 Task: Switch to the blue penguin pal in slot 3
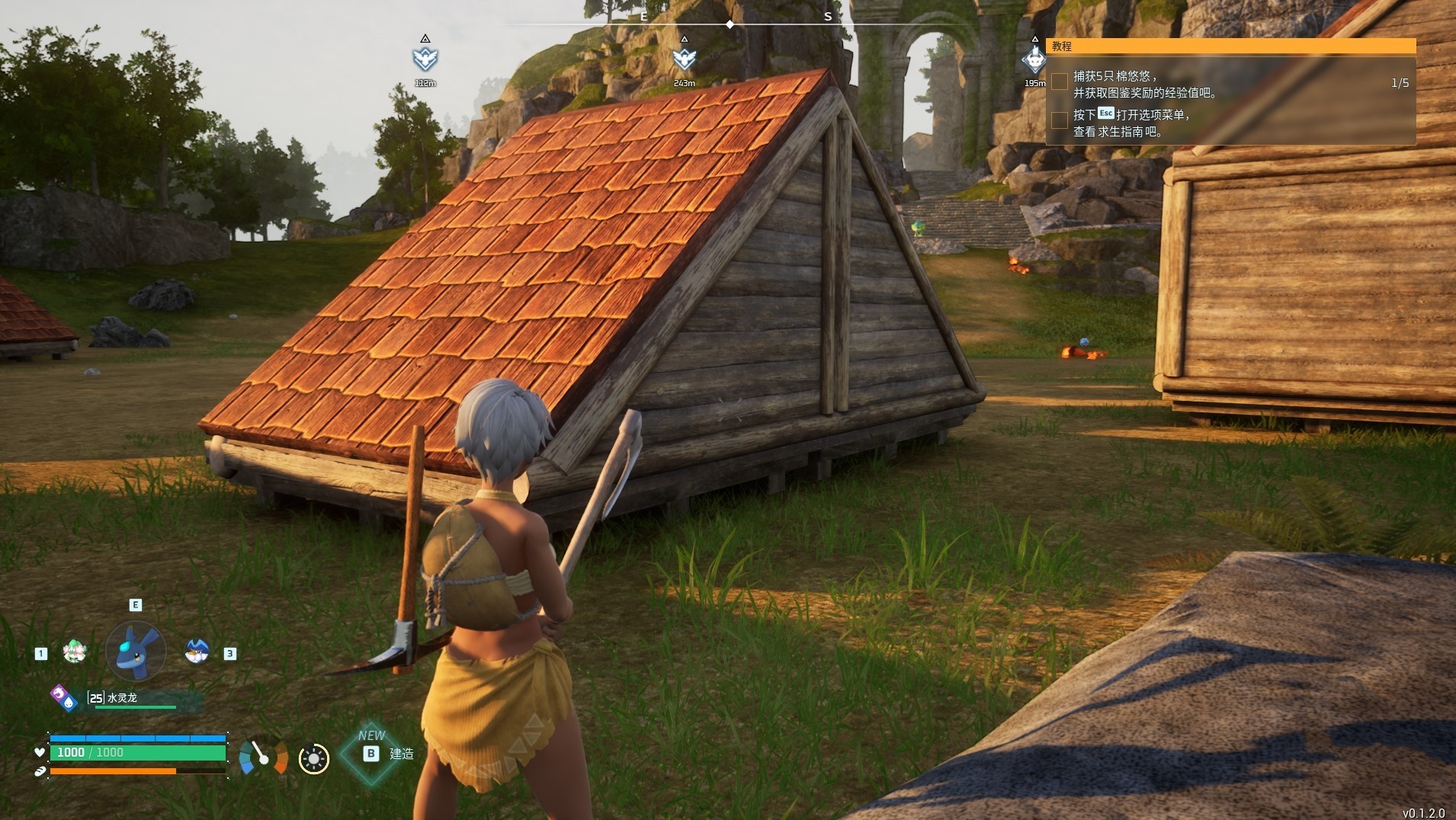(197, 652)
